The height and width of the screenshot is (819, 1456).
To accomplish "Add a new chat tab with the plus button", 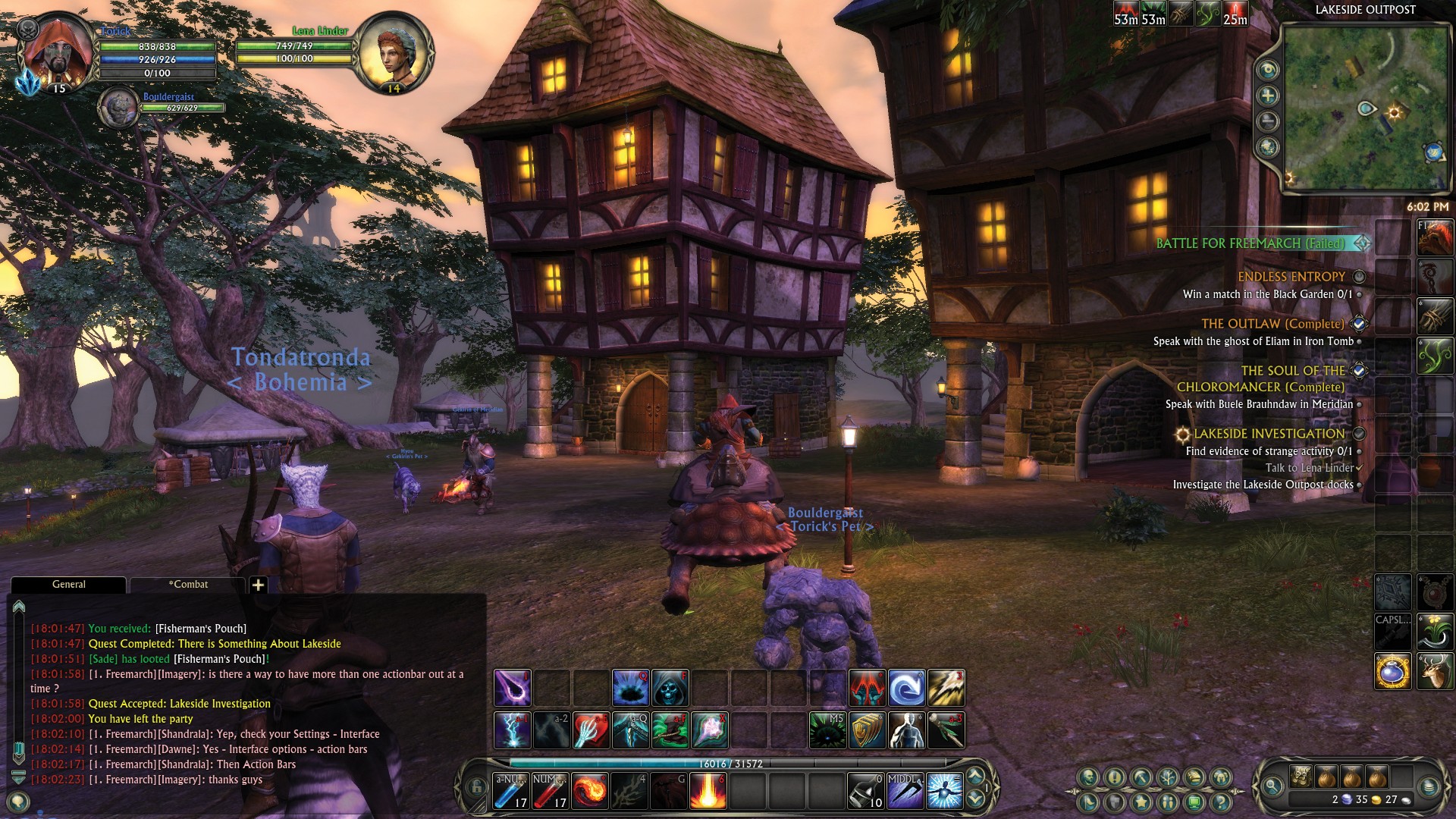I will (258, 585).
